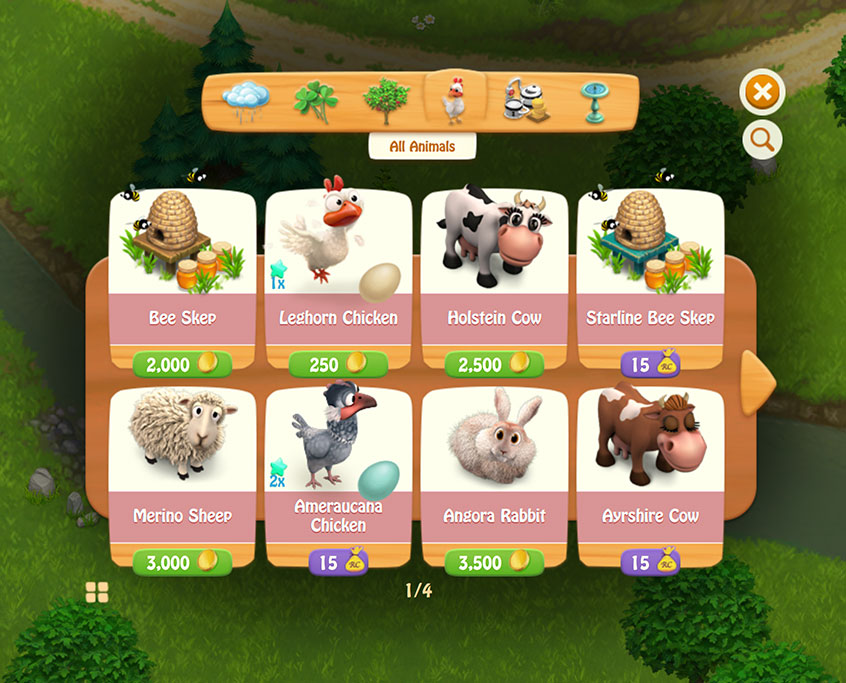Buy the Holstein Cow for 2,500 coins

[x=495, y=364]
